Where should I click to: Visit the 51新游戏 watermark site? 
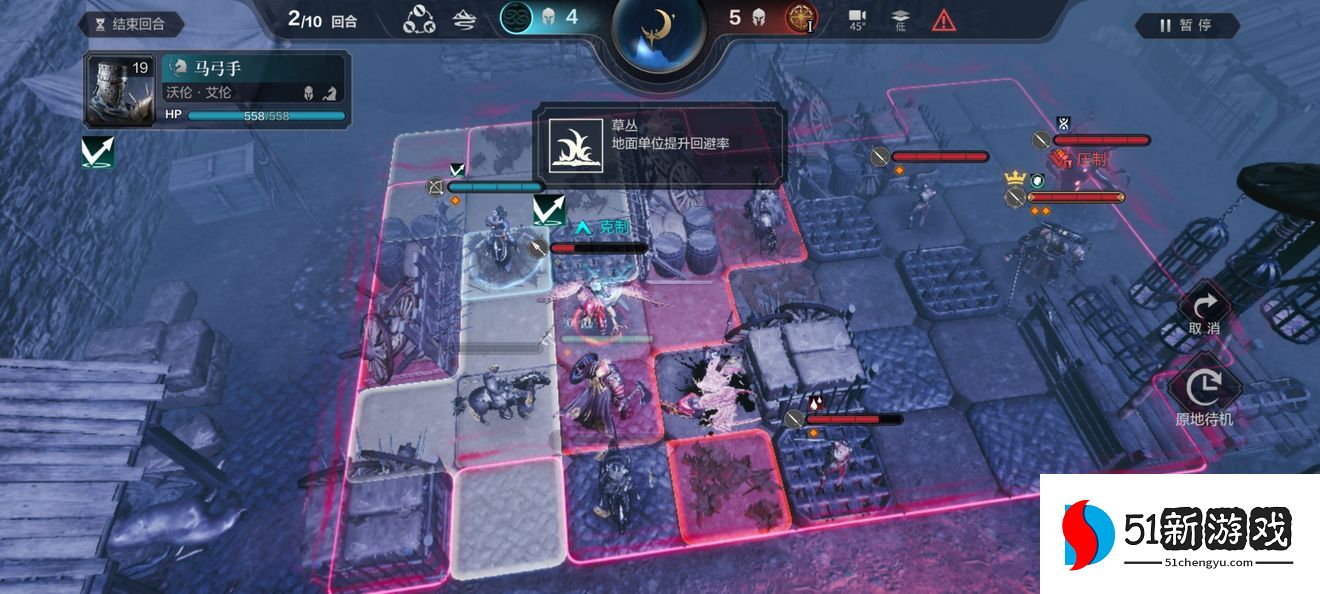1179,535
